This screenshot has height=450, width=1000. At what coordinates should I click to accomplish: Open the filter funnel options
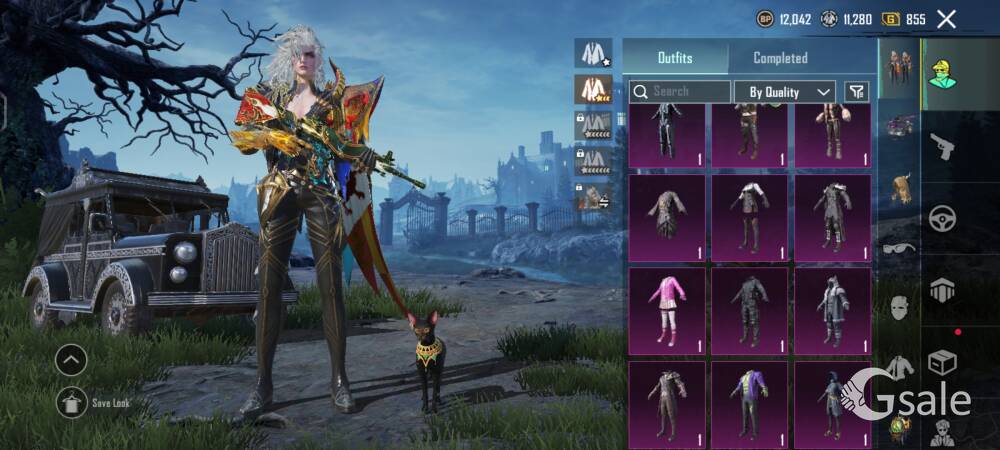[x=856, y=92]
